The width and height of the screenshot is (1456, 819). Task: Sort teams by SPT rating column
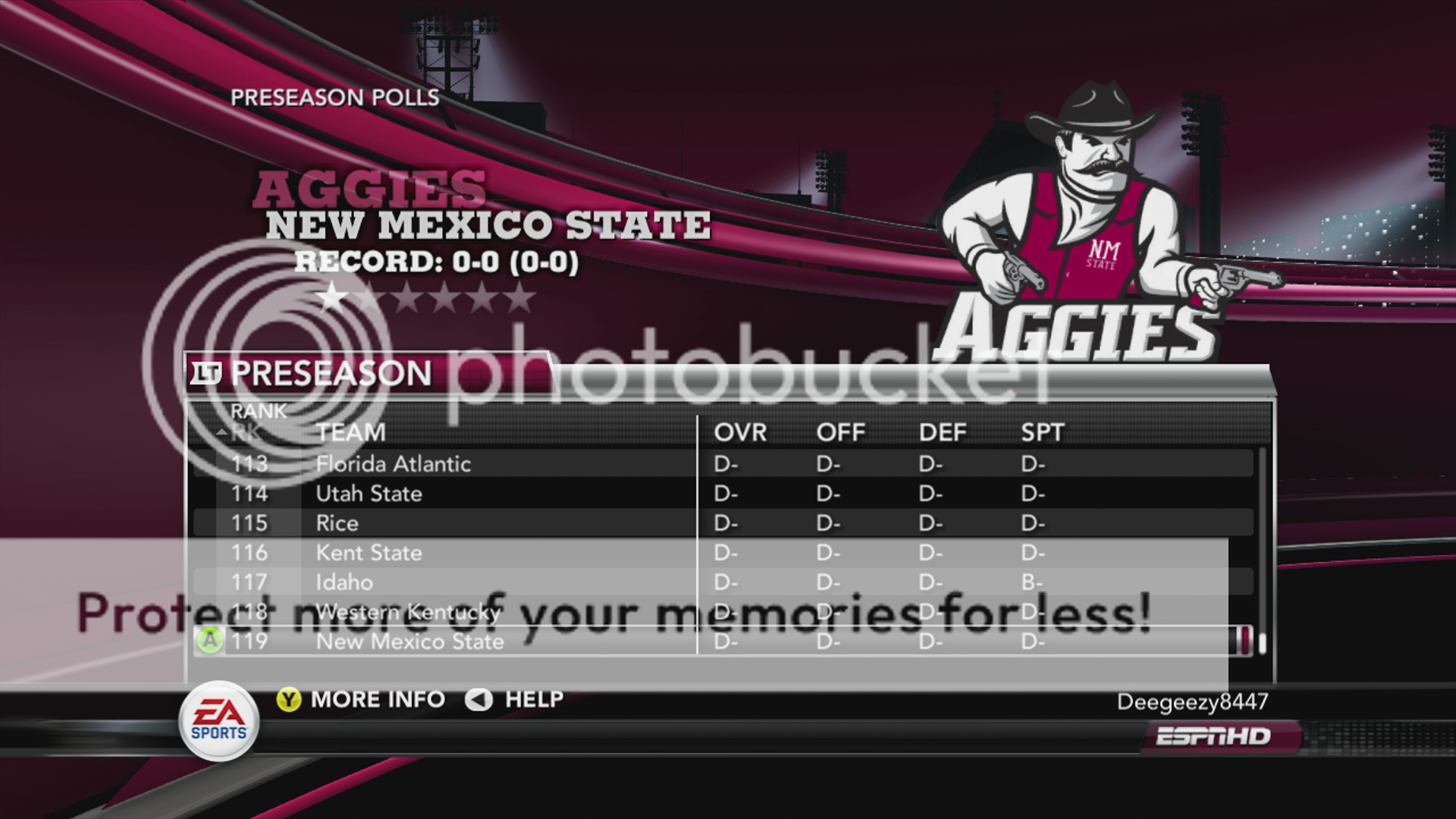pyautogui.click(x=1043, y=432)
